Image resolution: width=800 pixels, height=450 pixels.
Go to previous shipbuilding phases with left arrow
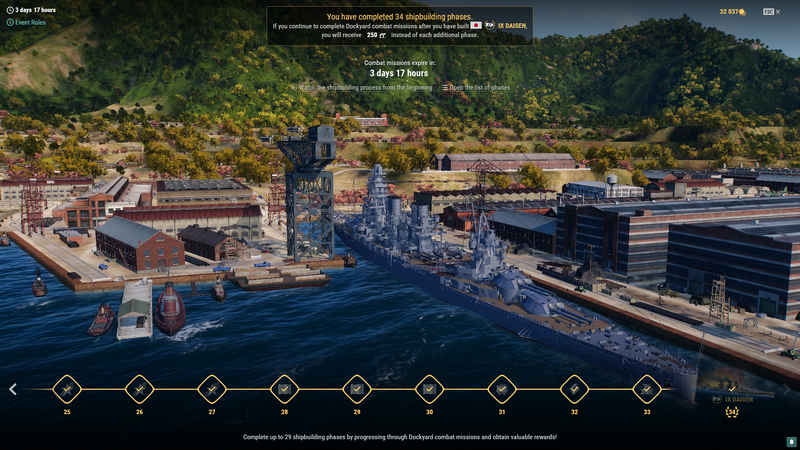(13, 389)
